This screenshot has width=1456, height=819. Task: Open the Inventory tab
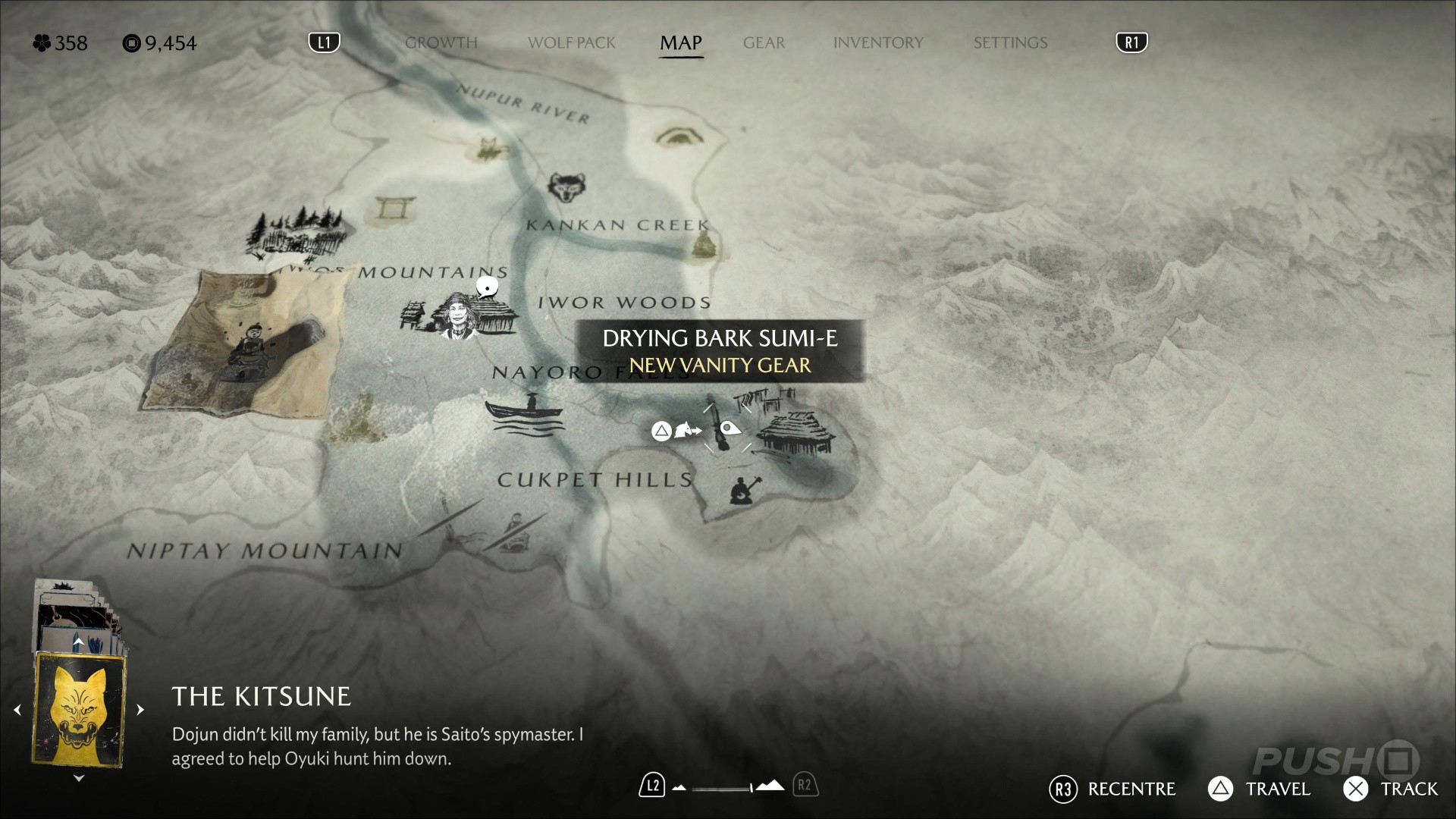pyautogui.click(x=878, y=42)
